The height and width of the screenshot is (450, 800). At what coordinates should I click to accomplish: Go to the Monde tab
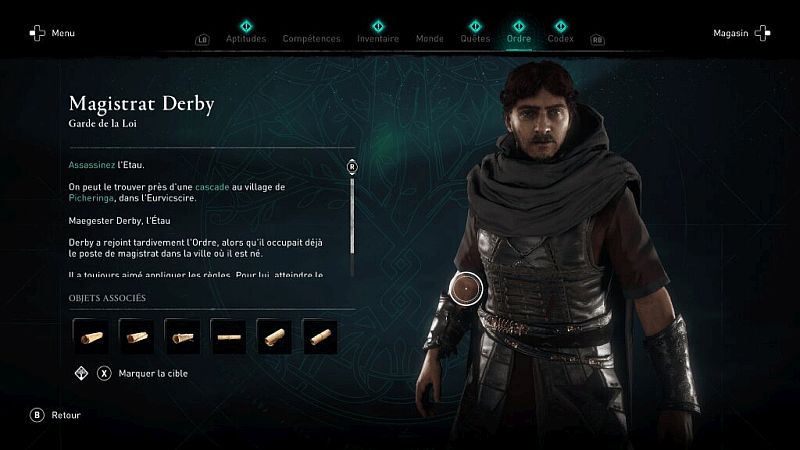tap(430, 39)
